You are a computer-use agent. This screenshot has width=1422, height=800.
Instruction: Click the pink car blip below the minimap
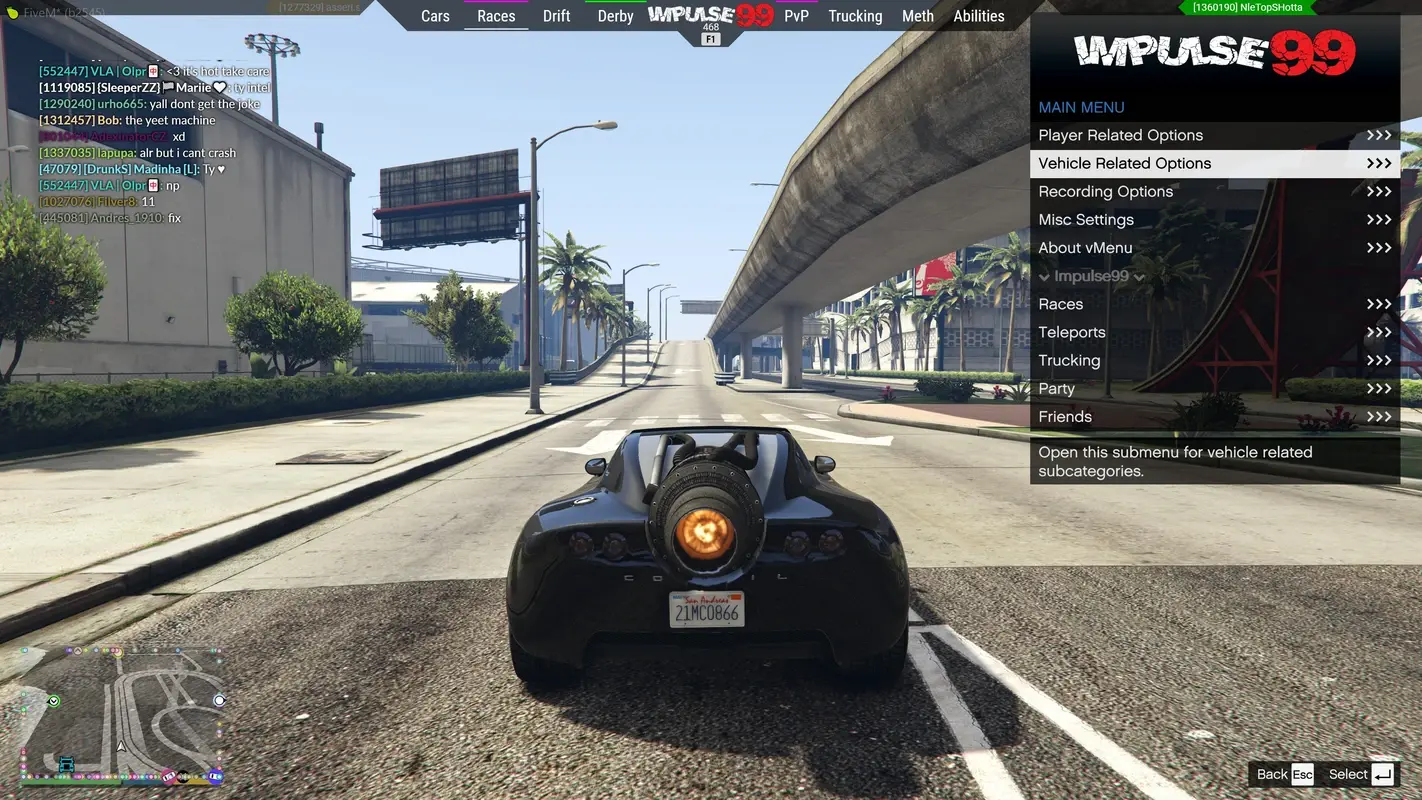(x=168, y=776)
